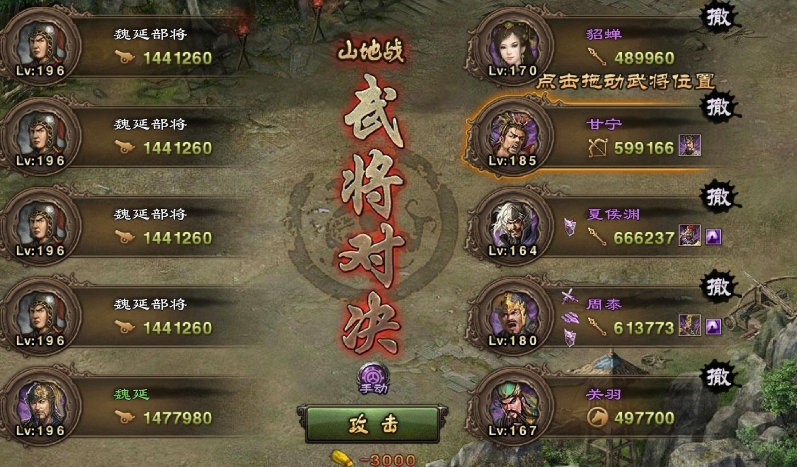Image resolution: width=797 pixels, height=467 pixels.
Task: Click 周泰's purple arrow buff icon
Action: 715,326
